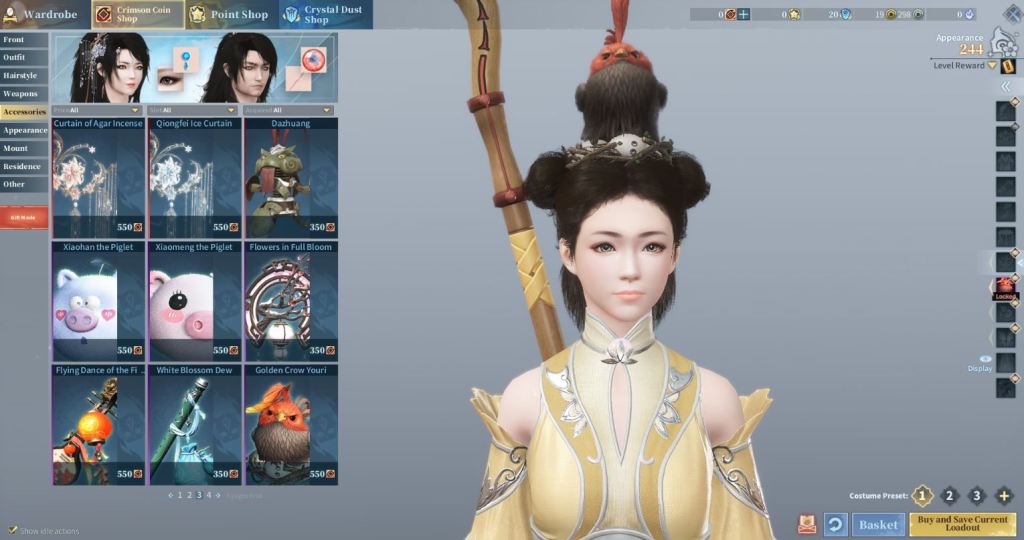Select the Residence category
This screenshot has height=540, width=1024.
click(24, 166)
